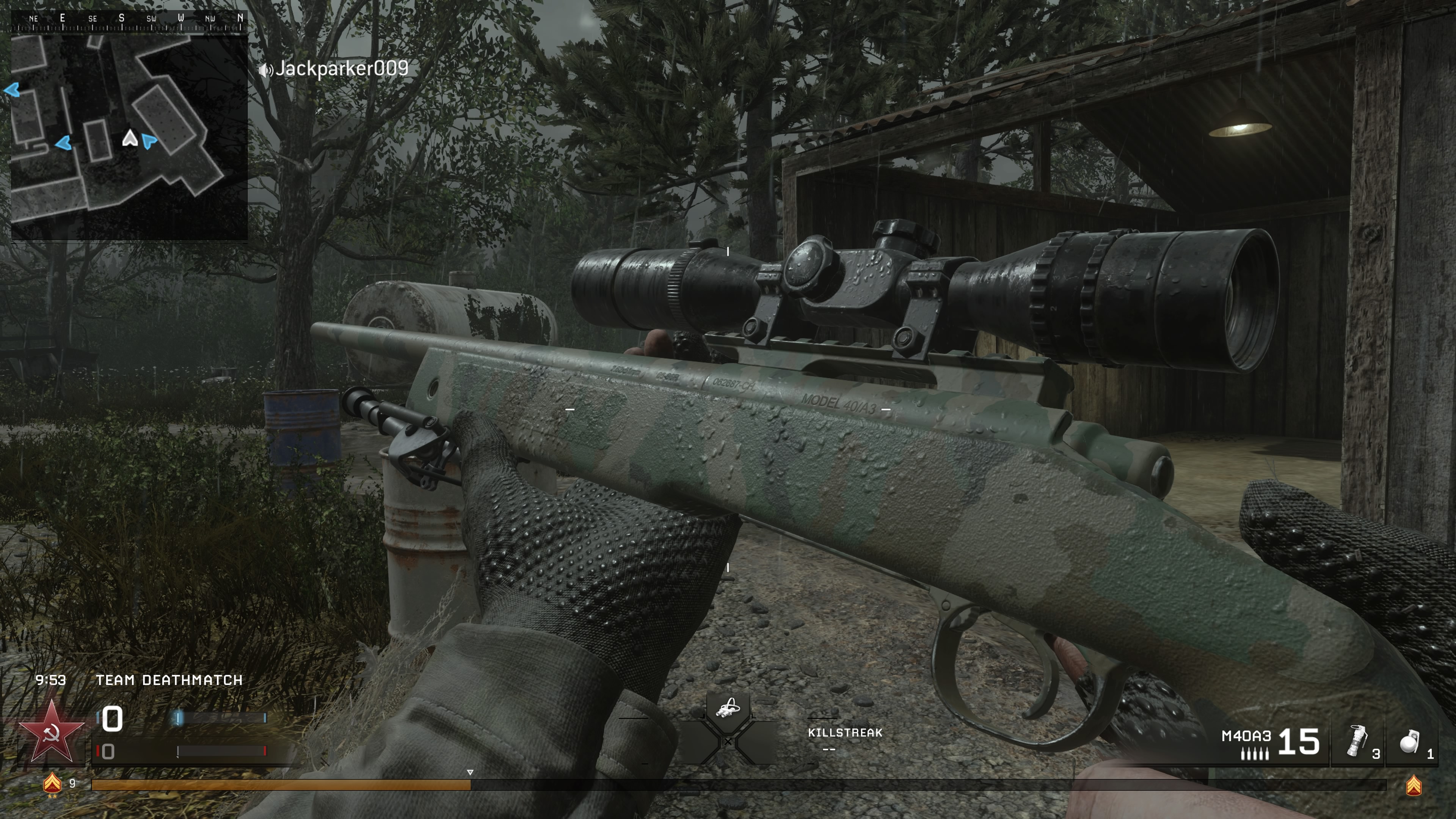
Task: Select the white player arrow on the minimap
Action: [x=130, y=138]
